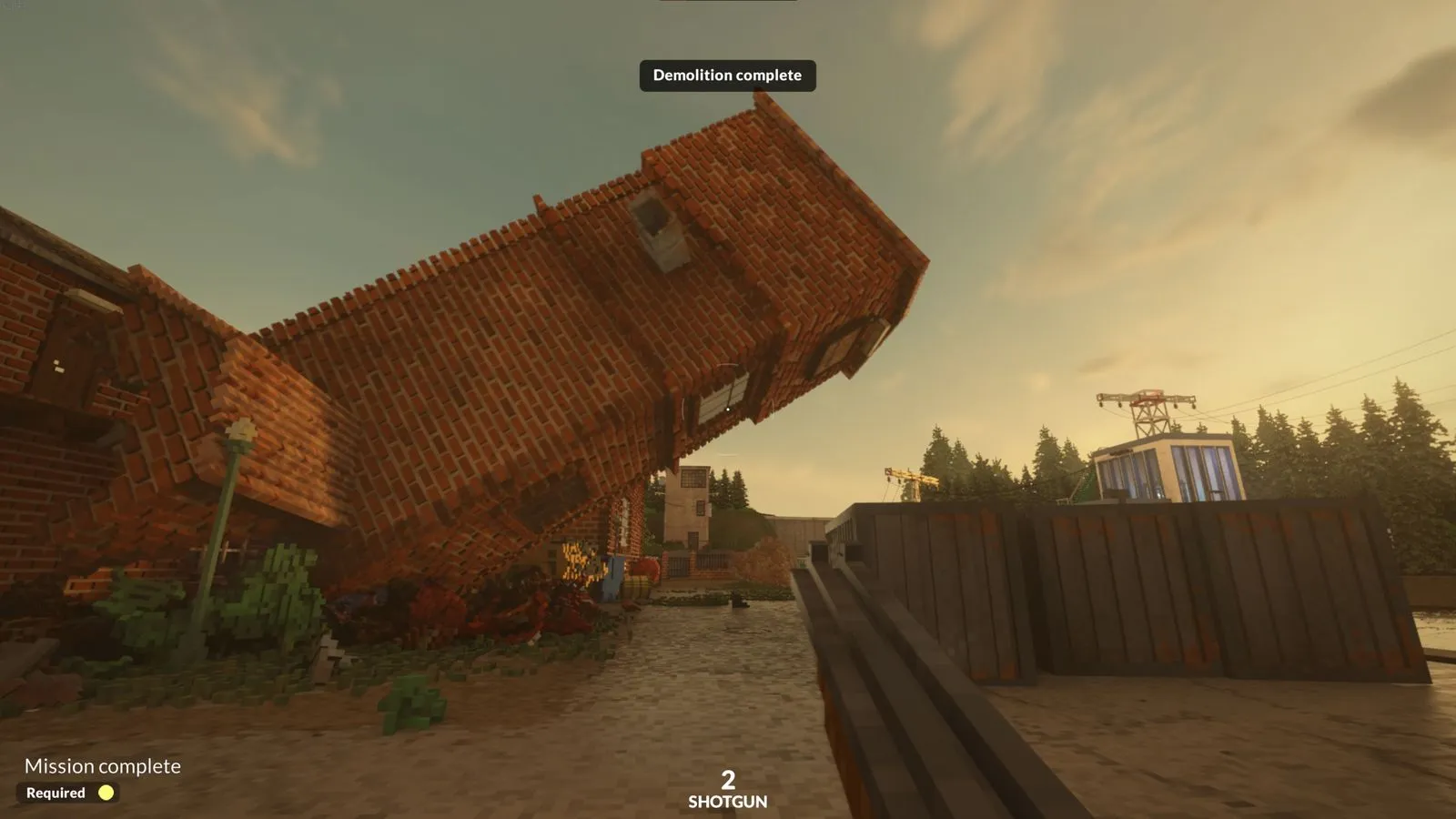Viewport: 1456px width, 819px height.
Task: Click the Mission complete text
Action: pyautogui.click(x=103, y=766)
